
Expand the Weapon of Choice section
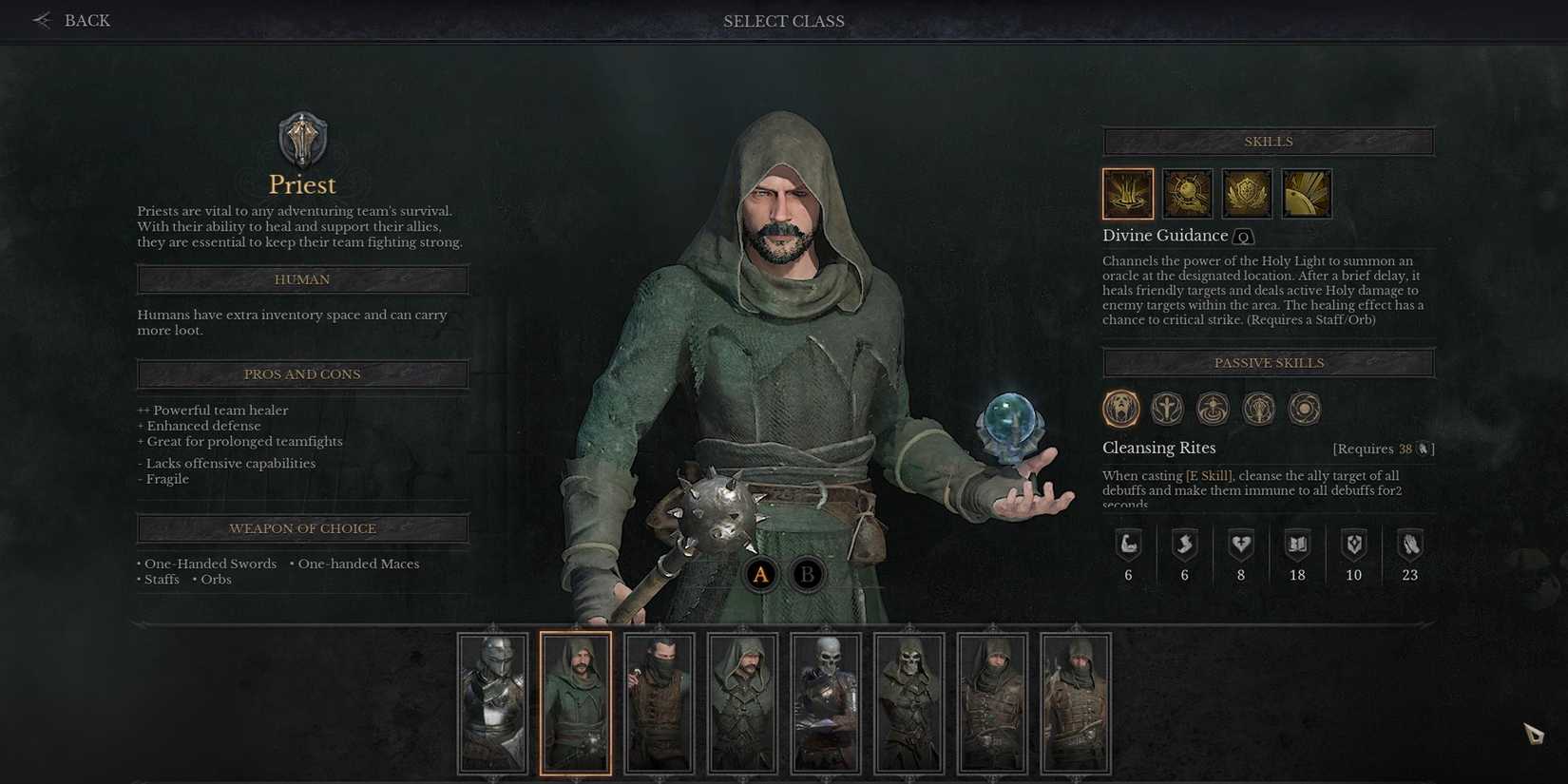coord(302,528)
